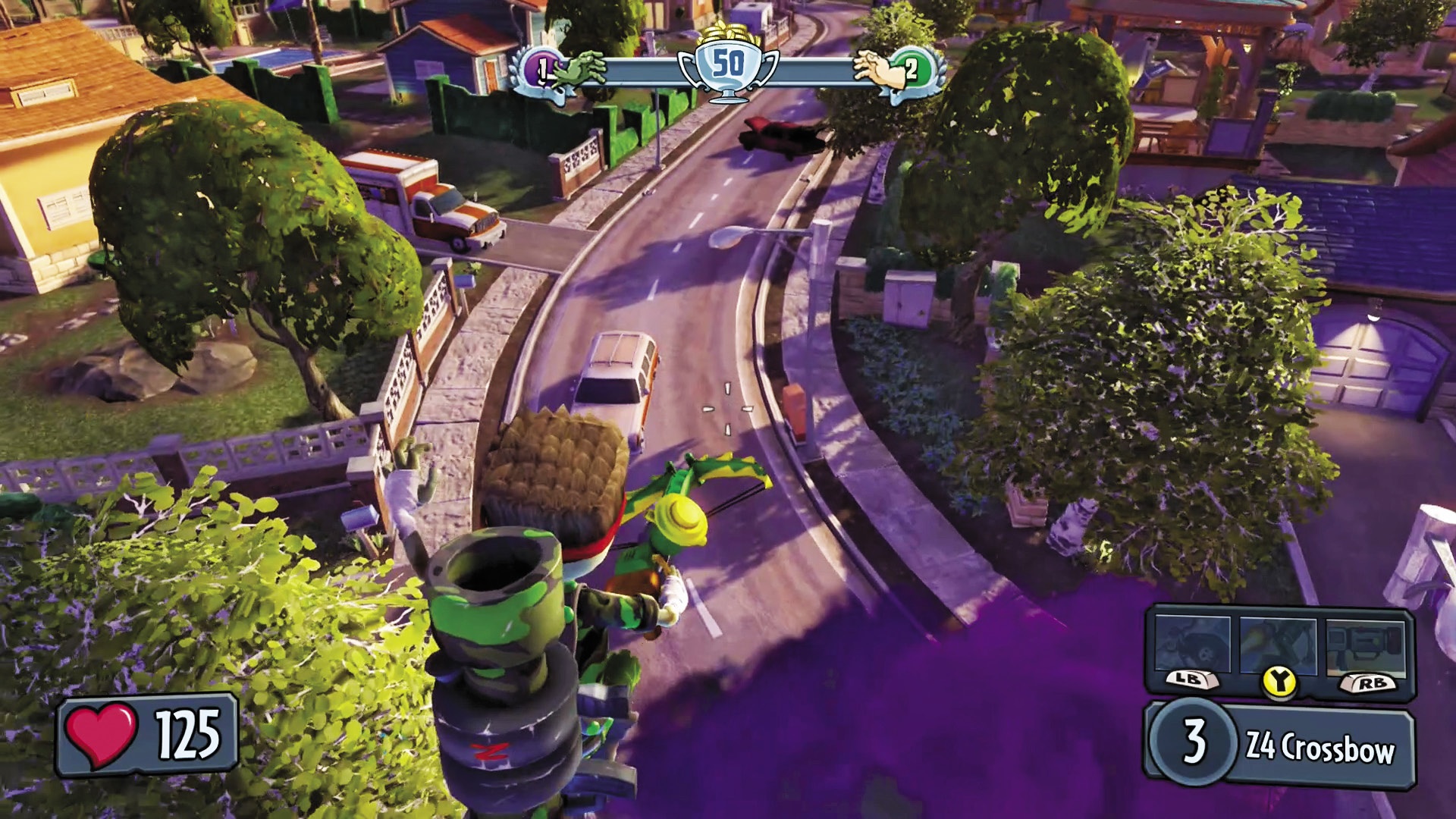The width and height of the screenshot is (1456, 819).
Task: Toggle the purple team 1 badge
Action: click(543, 68)
